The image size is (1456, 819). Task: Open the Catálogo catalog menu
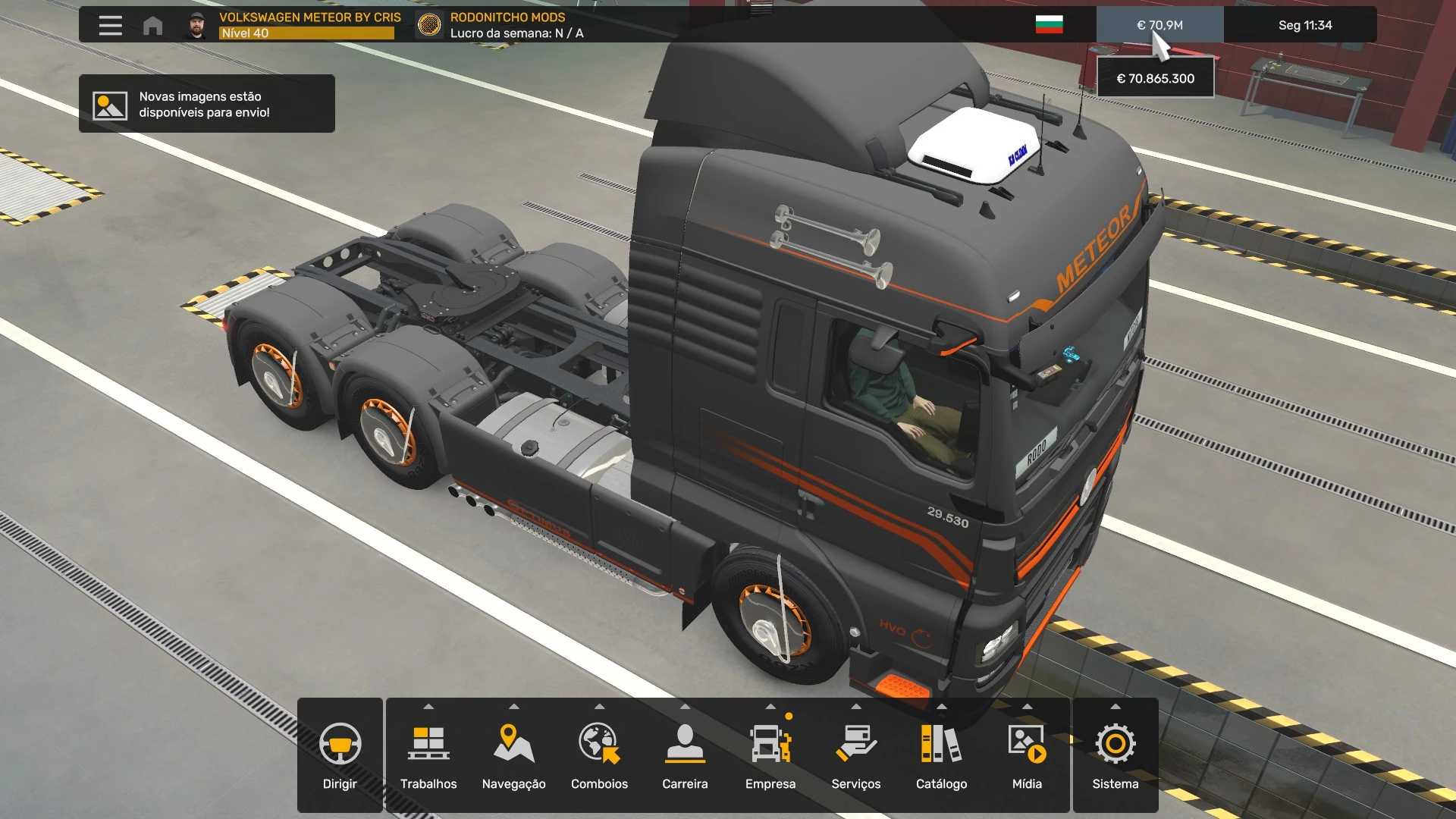[x=941, y=755]
